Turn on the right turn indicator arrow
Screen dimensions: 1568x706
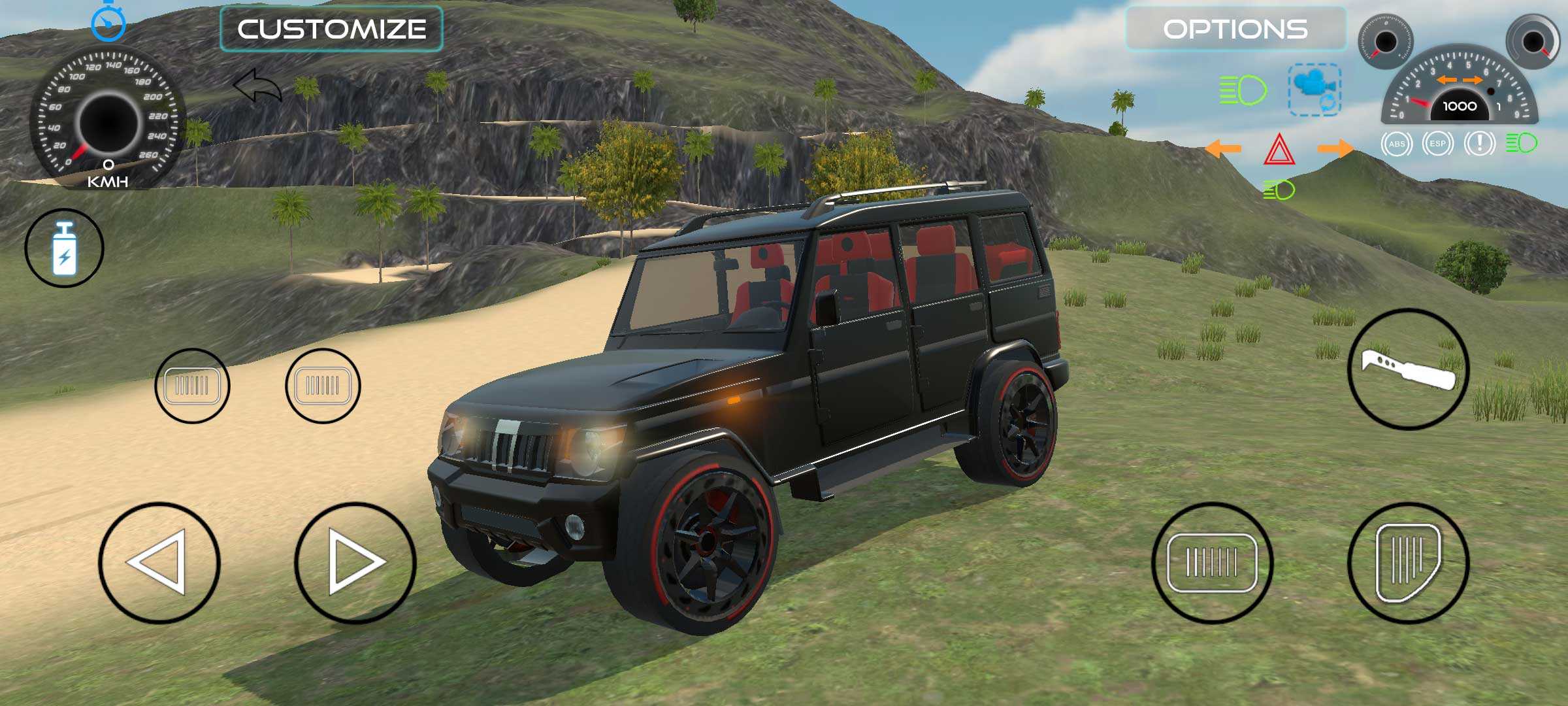tap(1335, 148)
